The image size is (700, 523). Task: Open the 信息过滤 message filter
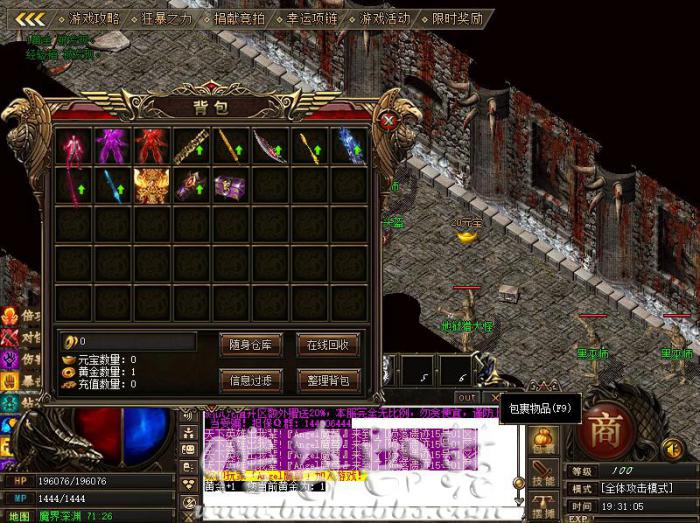(249, 380)
